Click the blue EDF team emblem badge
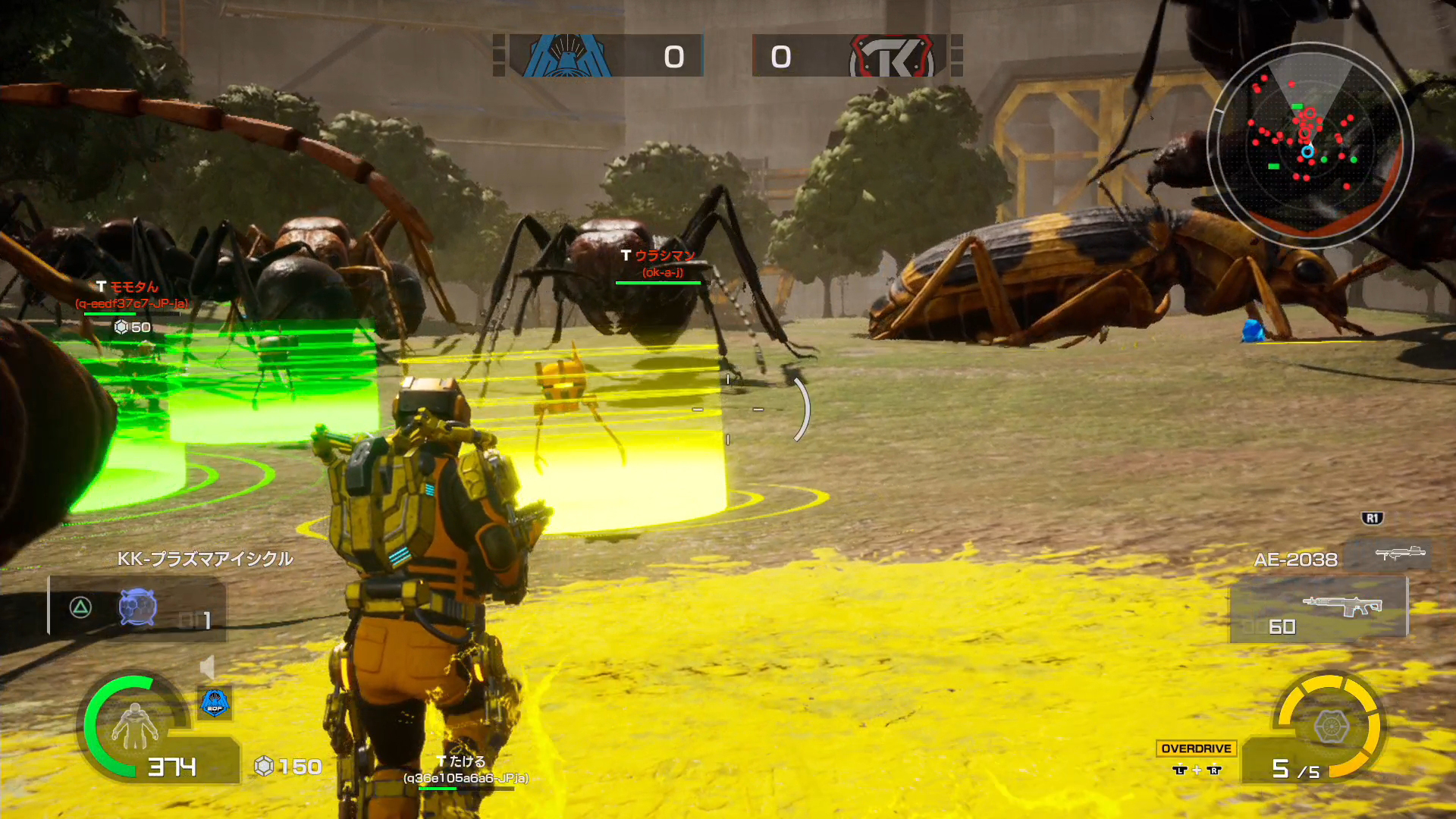This screenshot has width=1456, height=819. (x=215, y=703)
